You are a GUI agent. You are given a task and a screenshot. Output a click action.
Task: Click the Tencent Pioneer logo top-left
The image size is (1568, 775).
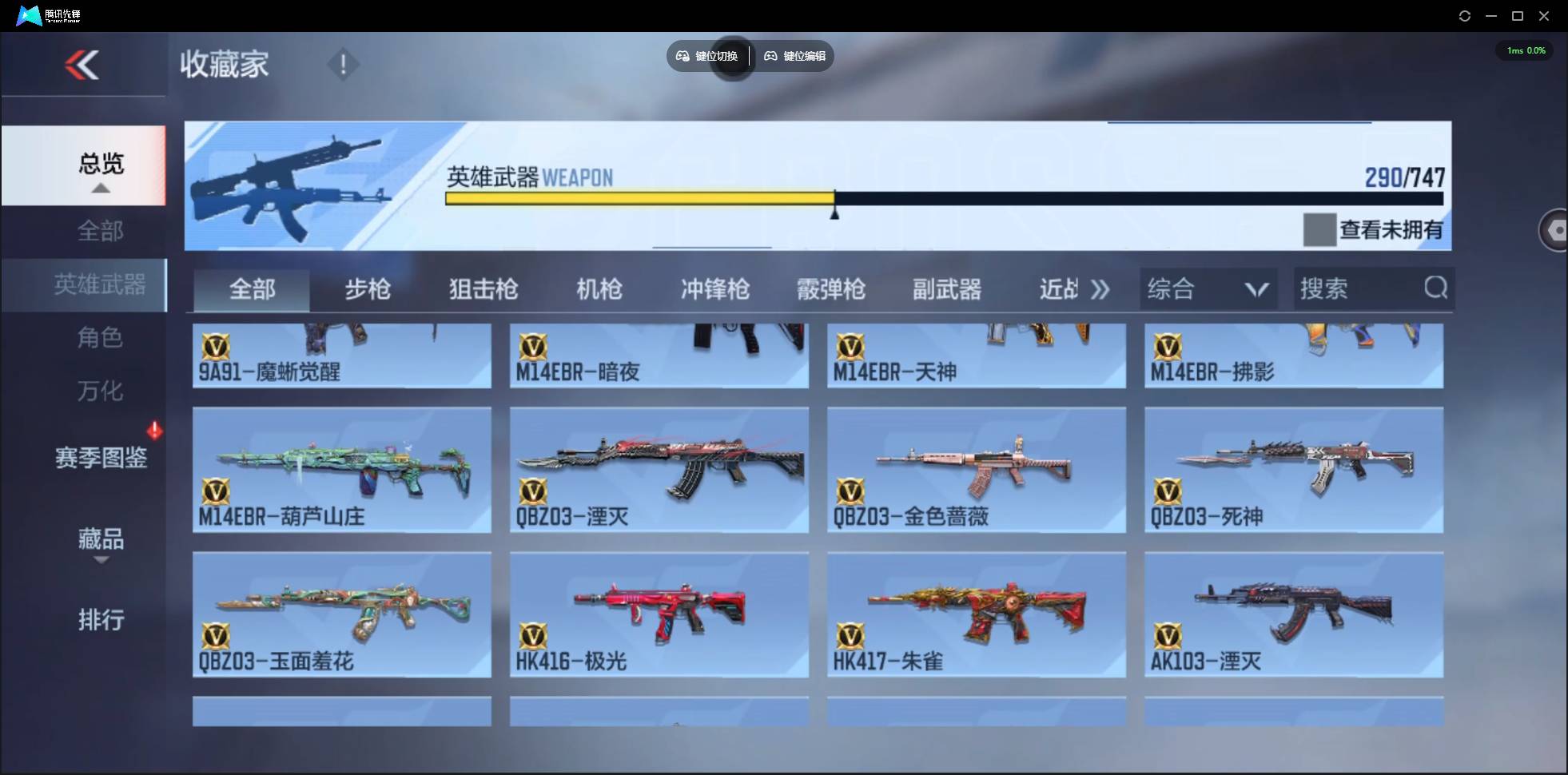pos(28,14)
